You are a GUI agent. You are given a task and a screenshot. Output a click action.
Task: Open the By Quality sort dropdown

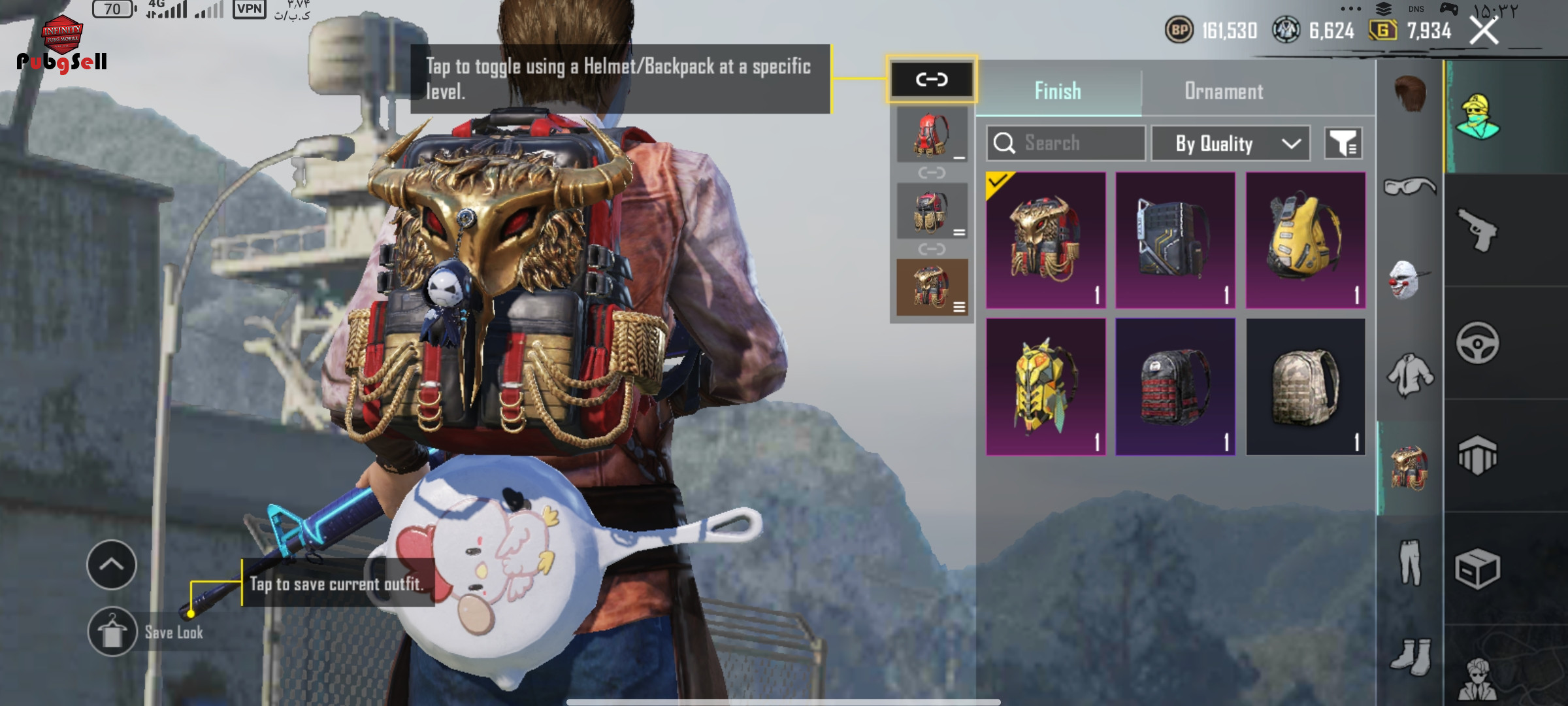[x=1231, y=143]
